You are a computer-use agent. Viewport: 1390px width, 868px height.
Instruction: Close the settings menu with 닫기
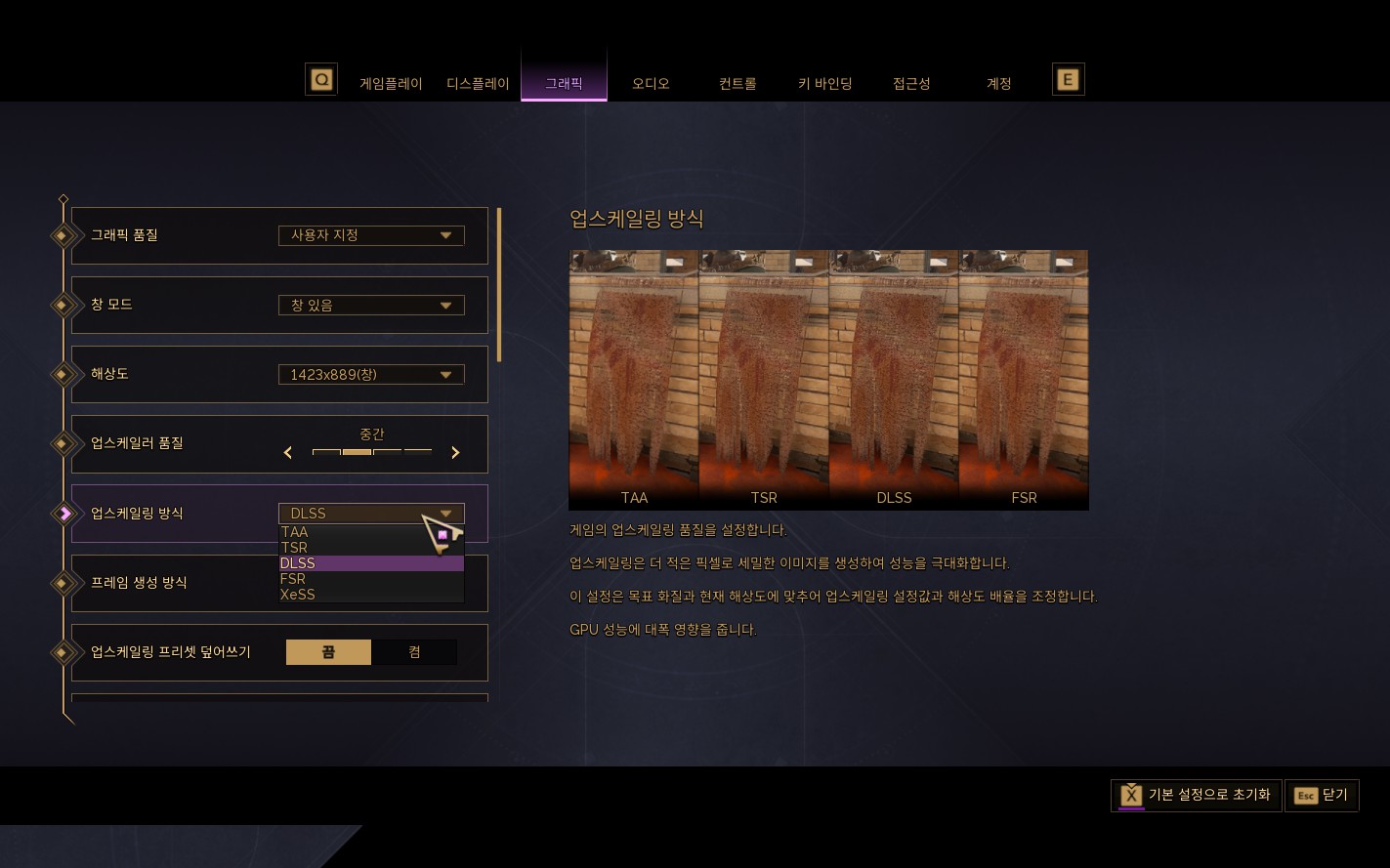[1322, 795]
